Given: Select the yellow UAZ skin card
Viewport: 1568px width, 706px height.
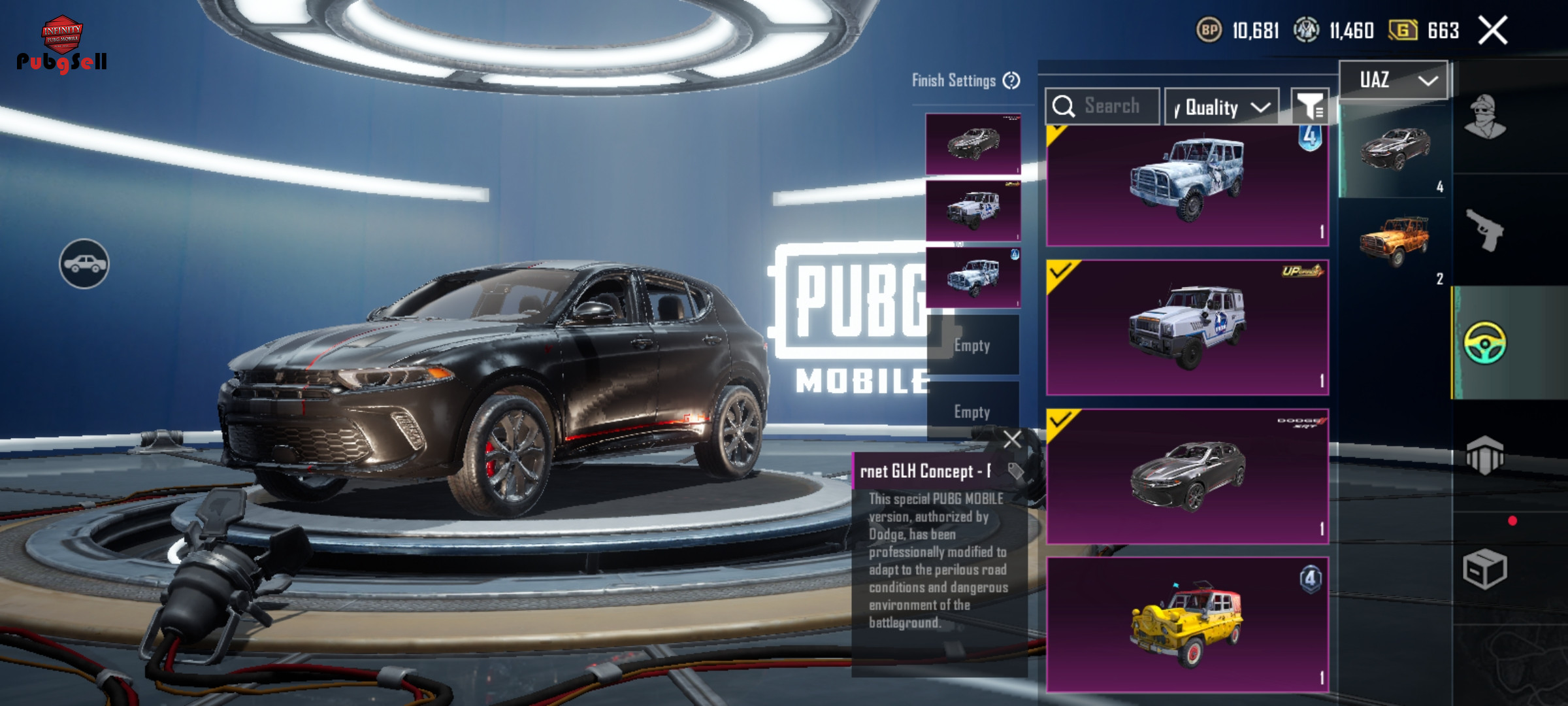Looking at the screenshot, I should pos(1187,624).
